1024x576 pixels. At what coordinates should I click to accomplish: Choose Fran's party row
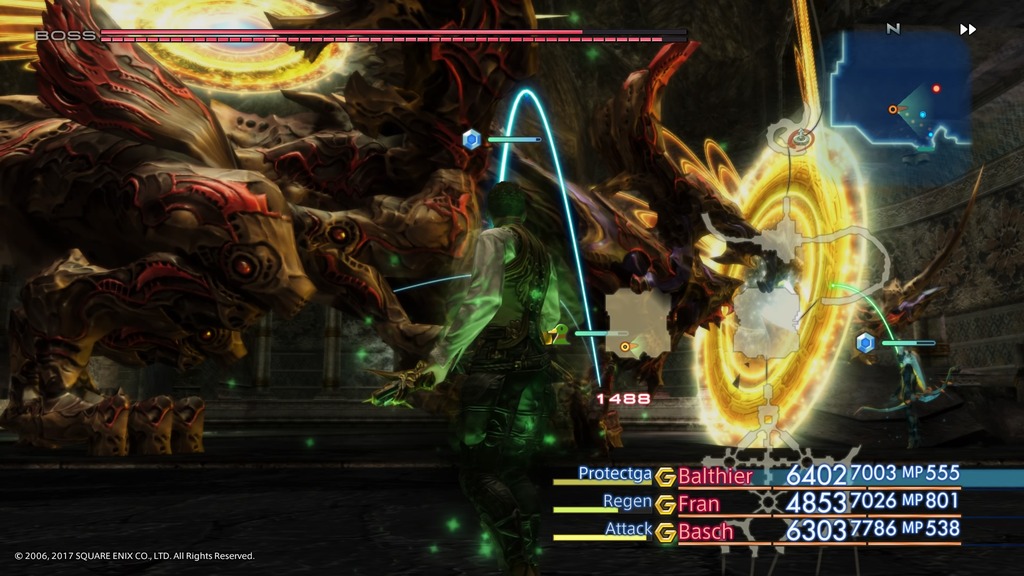699,504
